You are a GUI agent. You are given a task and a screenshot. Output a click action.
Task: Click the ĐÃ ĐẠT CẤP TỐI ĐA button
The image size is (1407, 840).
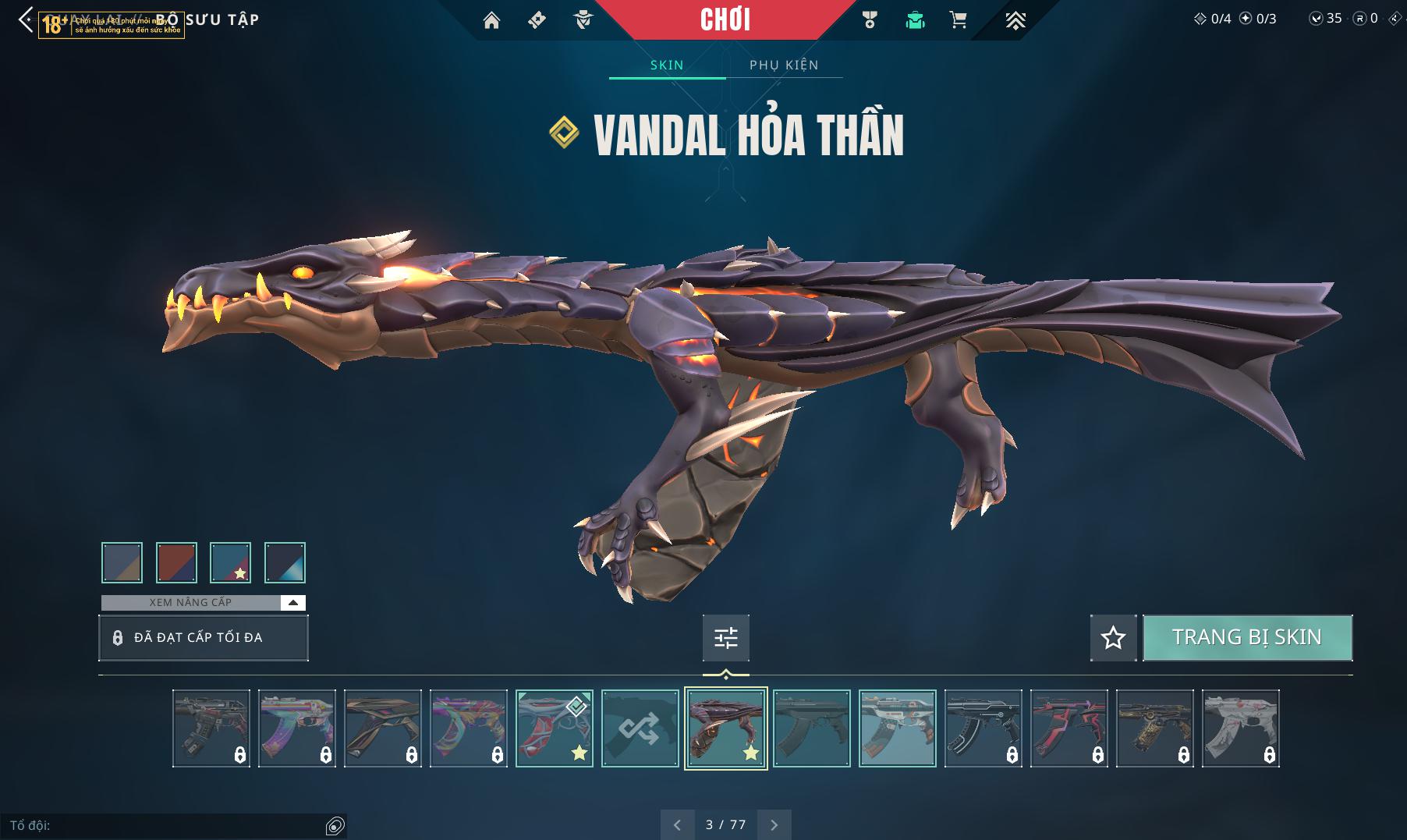coord(204,637)
